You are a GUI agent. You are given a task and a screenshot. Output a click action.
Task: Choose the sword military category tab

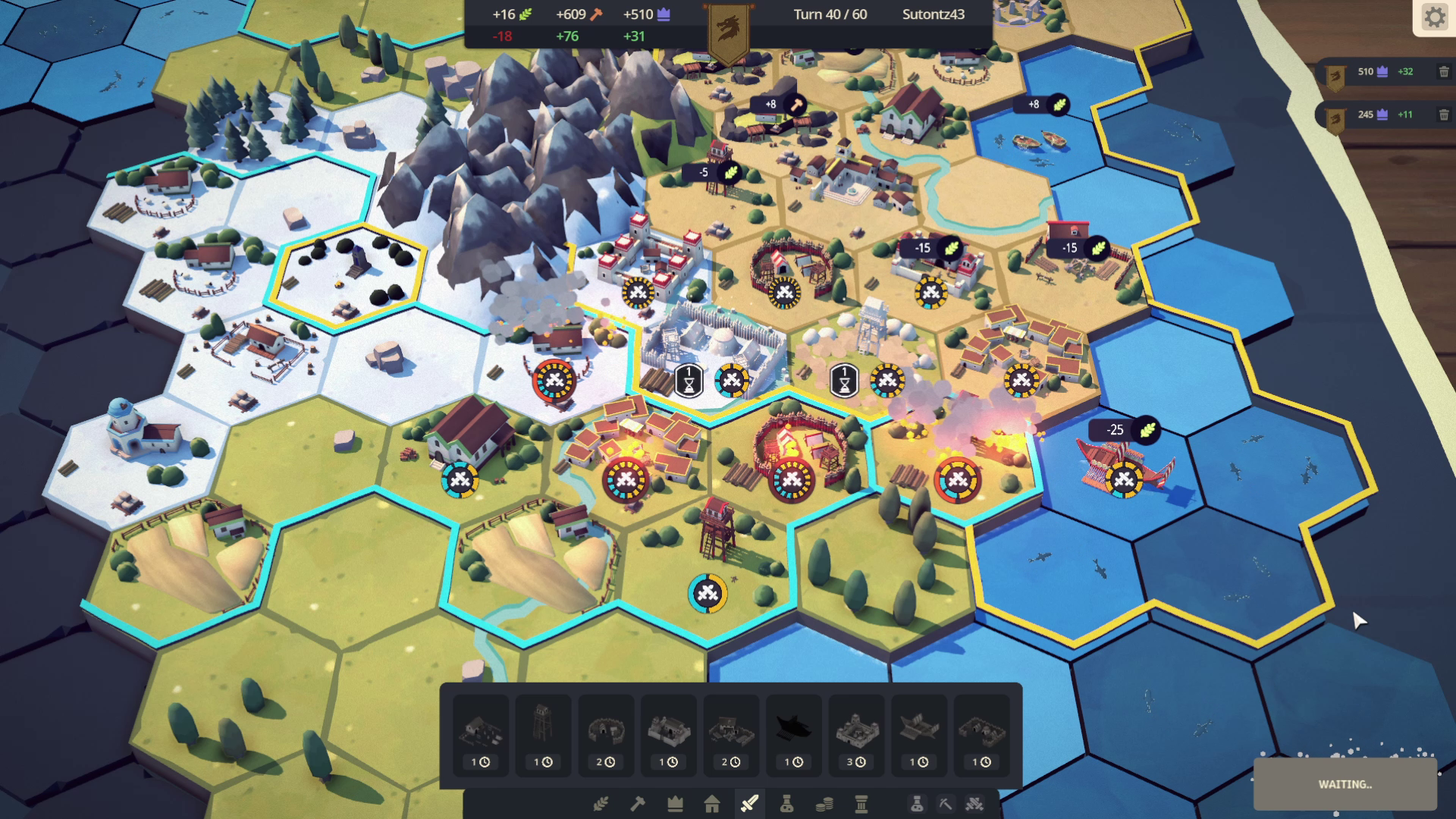coord(749,804)
